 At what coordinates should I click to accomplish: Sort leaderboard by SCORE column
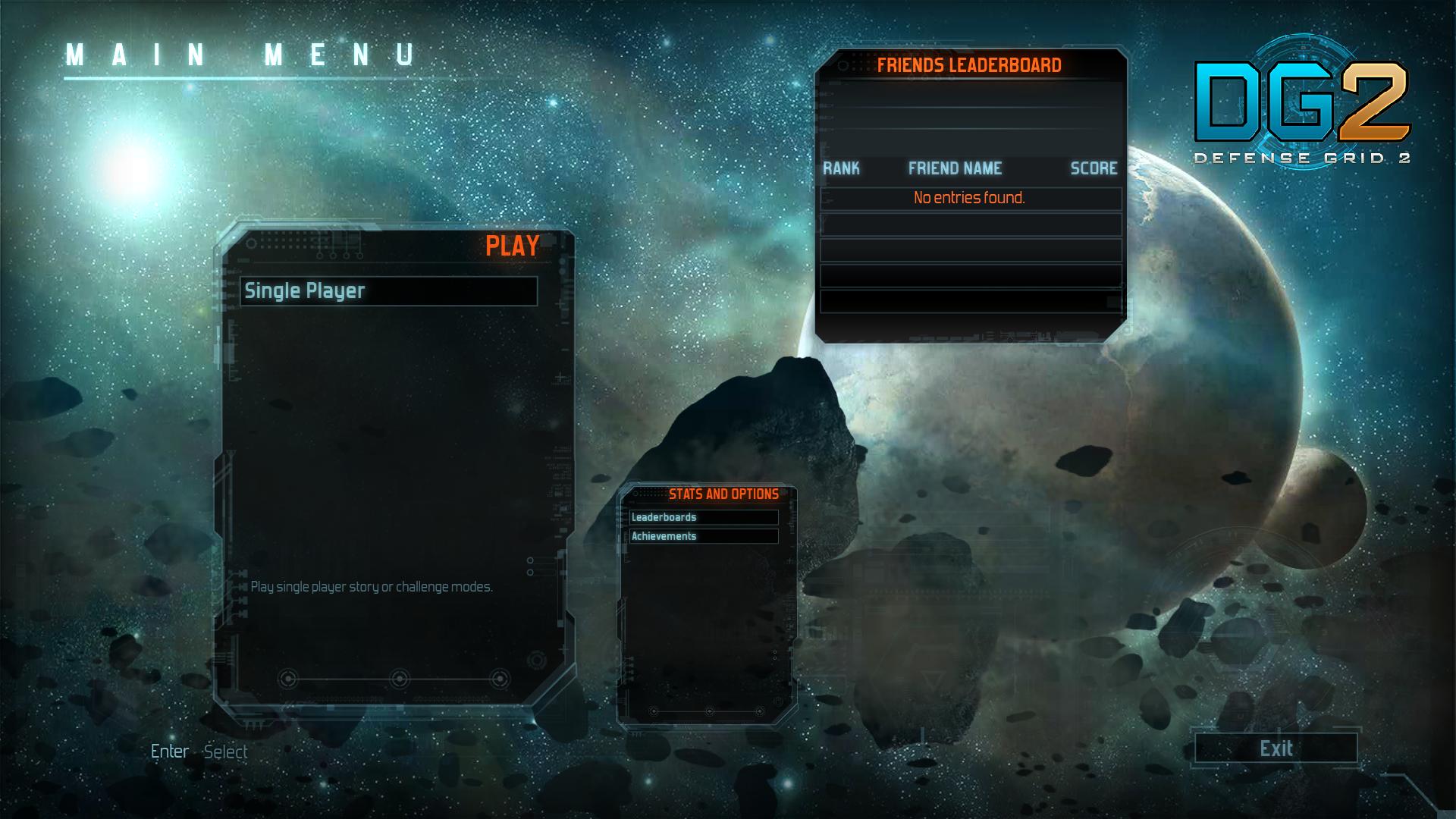(x=1094, y=169)
